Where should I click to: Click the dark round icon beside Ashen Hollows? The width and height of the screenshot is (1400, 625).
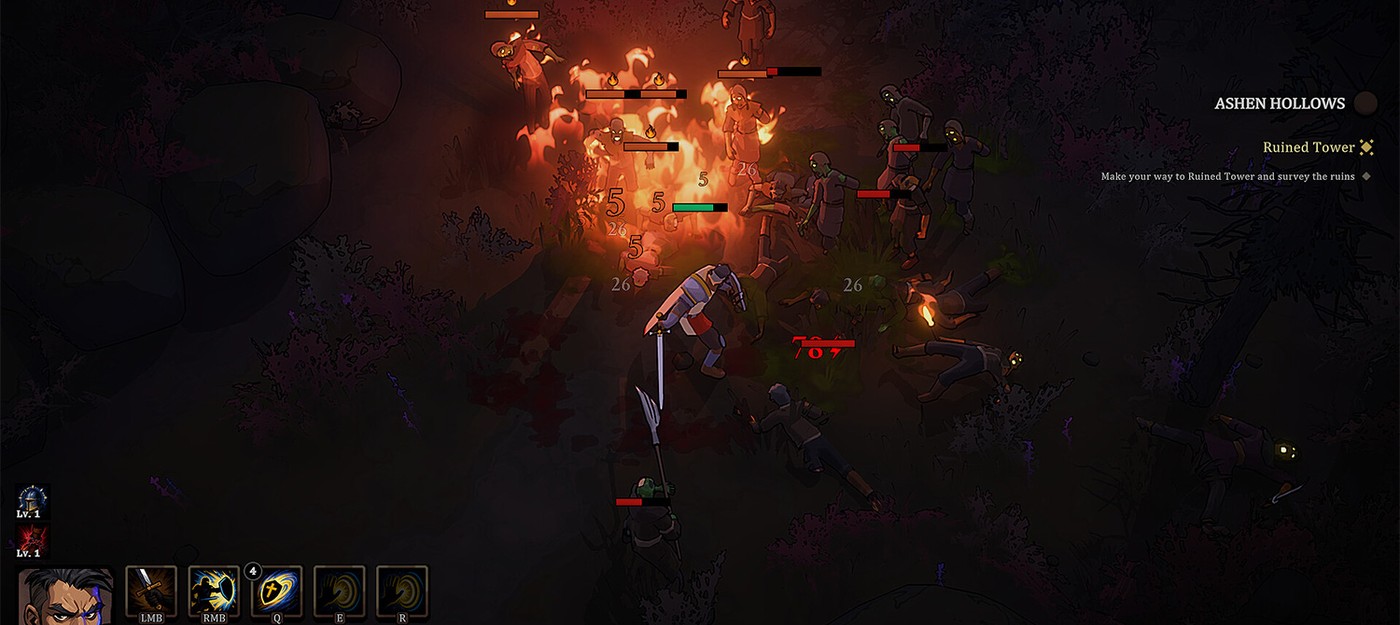(x=1365, y=103)
